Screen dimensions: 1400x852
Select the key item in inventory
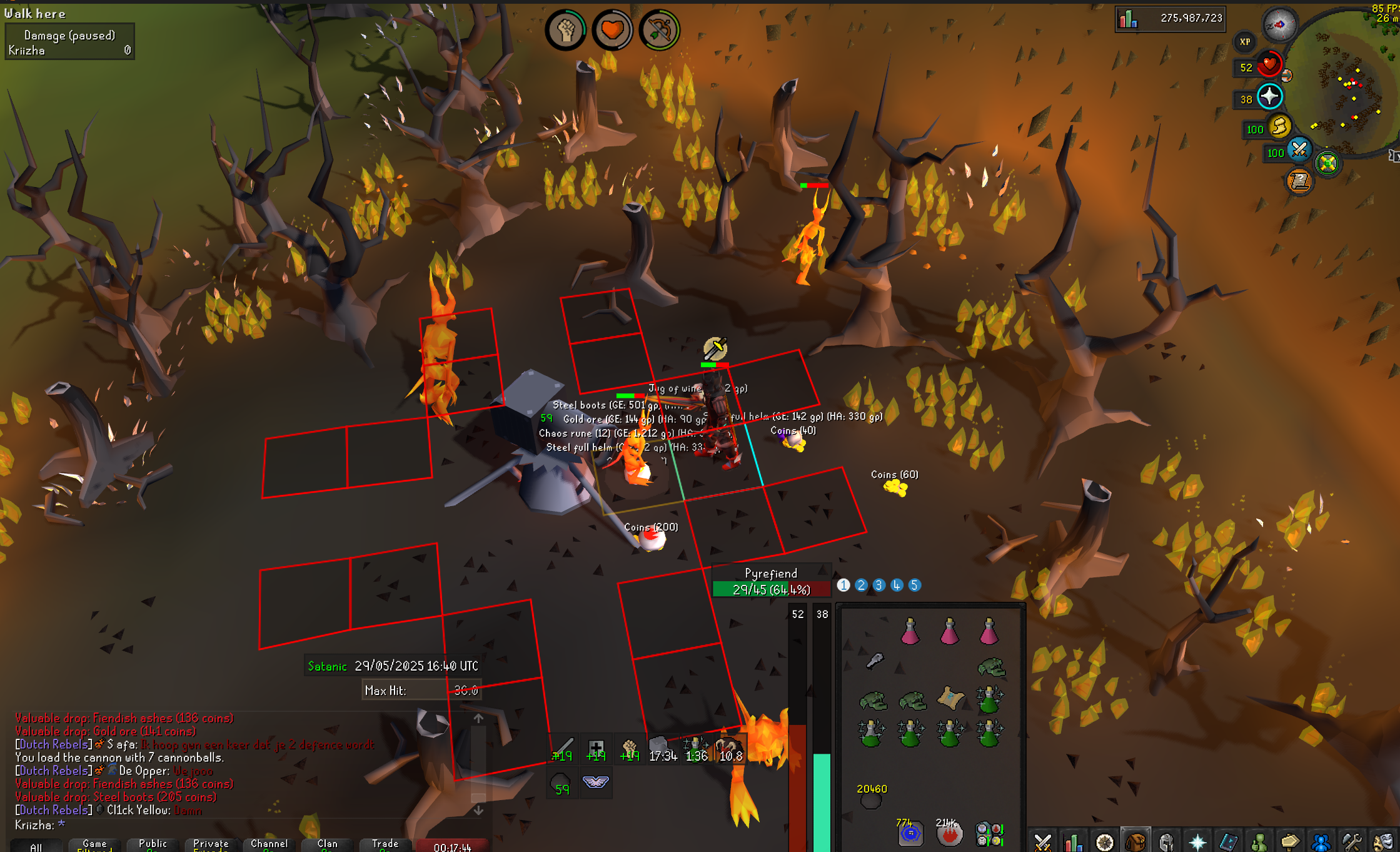coord(874,661)
